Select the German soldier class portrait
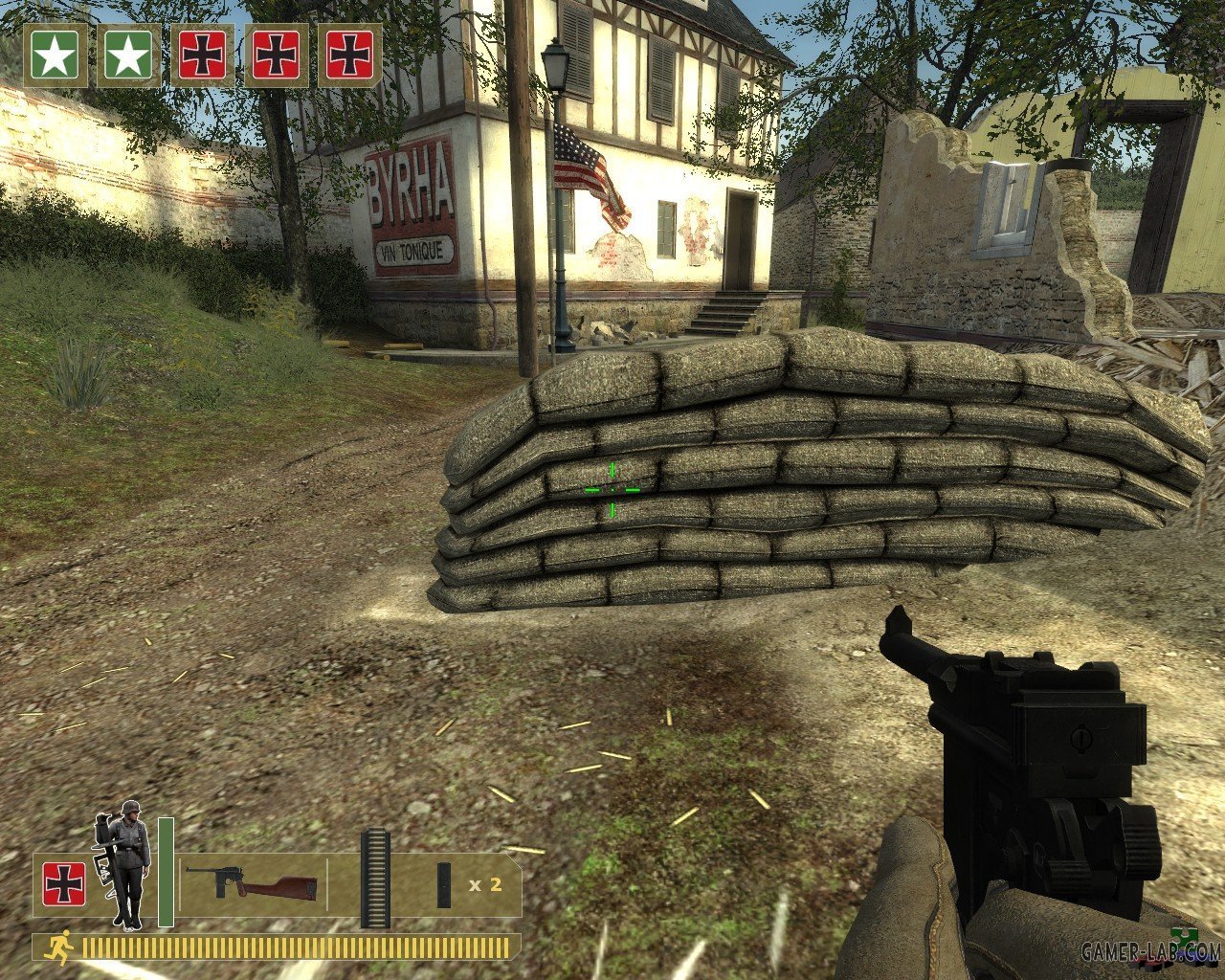Viewport: 1225px width, 980px height. pyautogui.click(x=123, y=865)
